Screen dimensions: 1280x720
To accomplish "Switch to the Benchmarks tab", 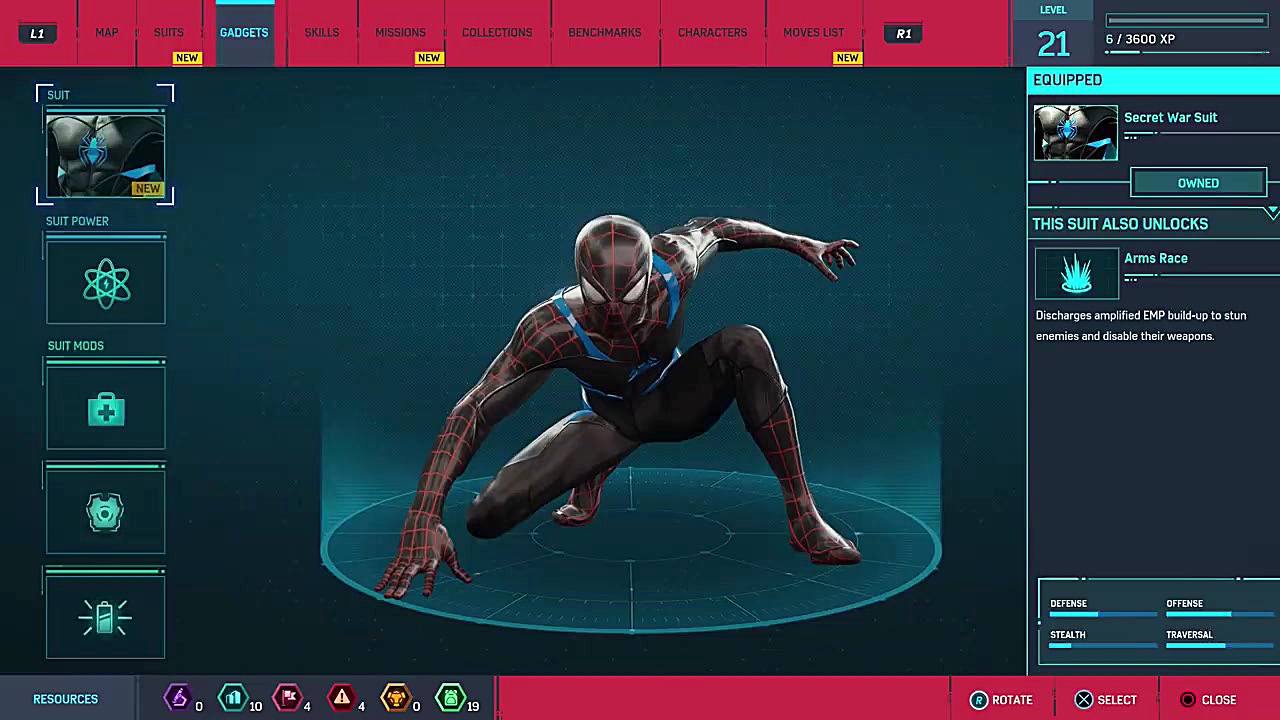I will click(x=605, y=33).
